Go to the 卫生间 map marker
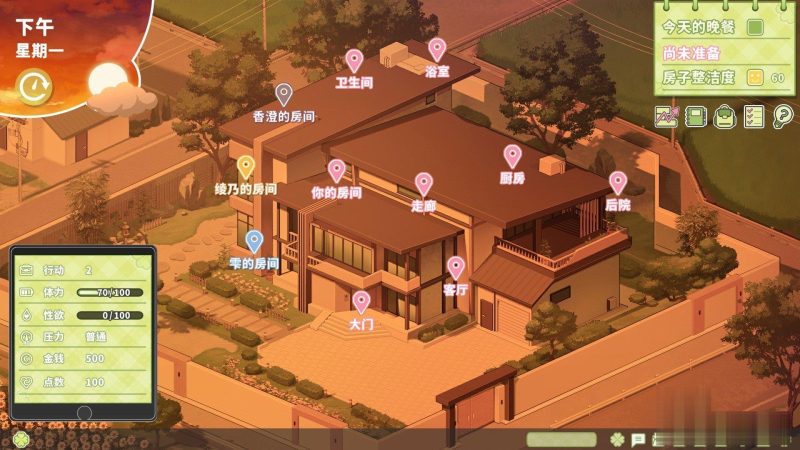Screen dimensions: 800x450 coord(354,62)
